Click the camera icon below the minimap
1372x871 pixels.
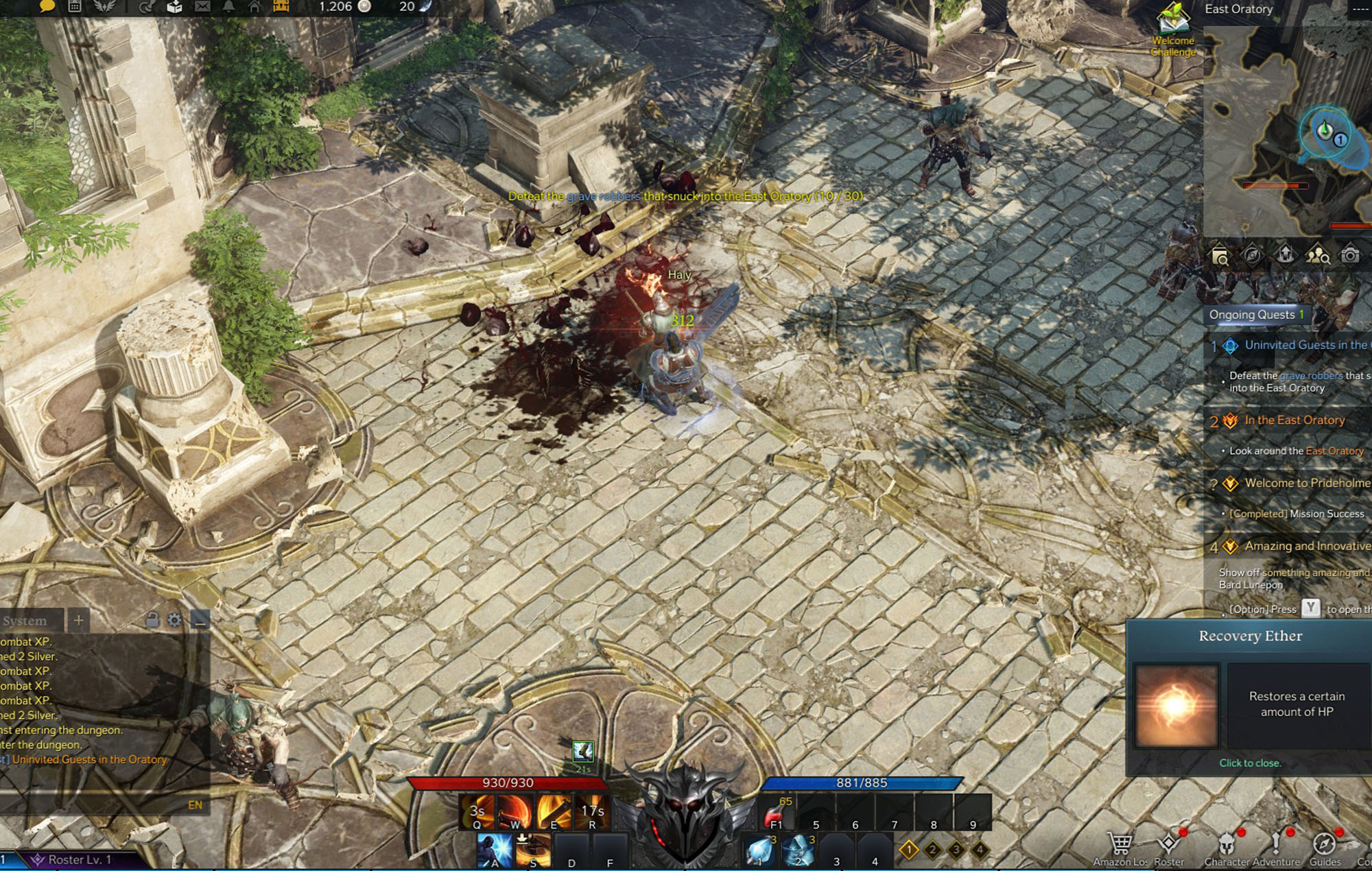click(x=1350, y=256)
